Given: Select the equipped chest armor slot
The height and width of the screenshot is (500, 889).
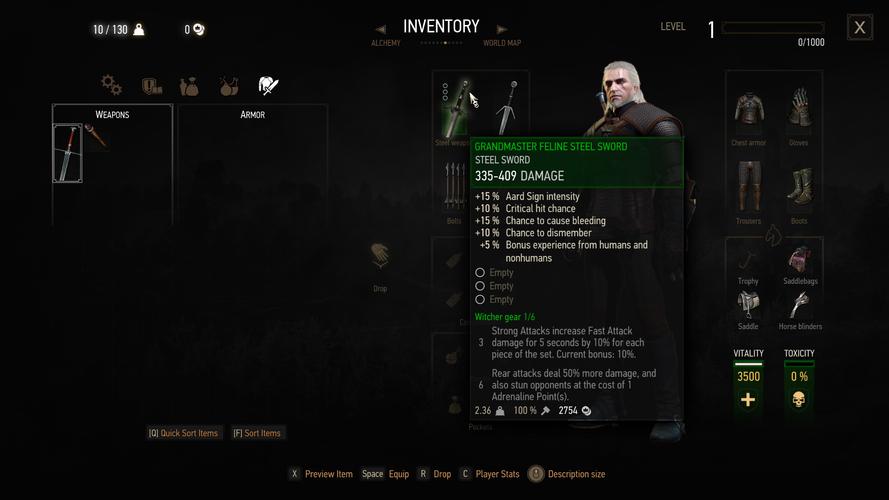Looking at the screenshot, I should pos(748,110).
